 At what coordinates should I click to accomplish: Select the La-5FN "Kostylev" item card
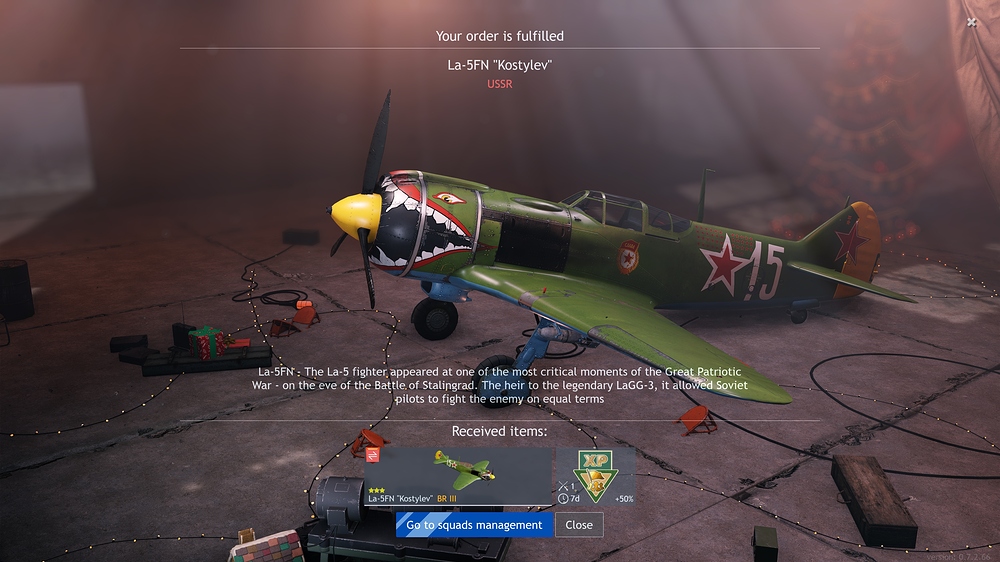coord(458,476)
